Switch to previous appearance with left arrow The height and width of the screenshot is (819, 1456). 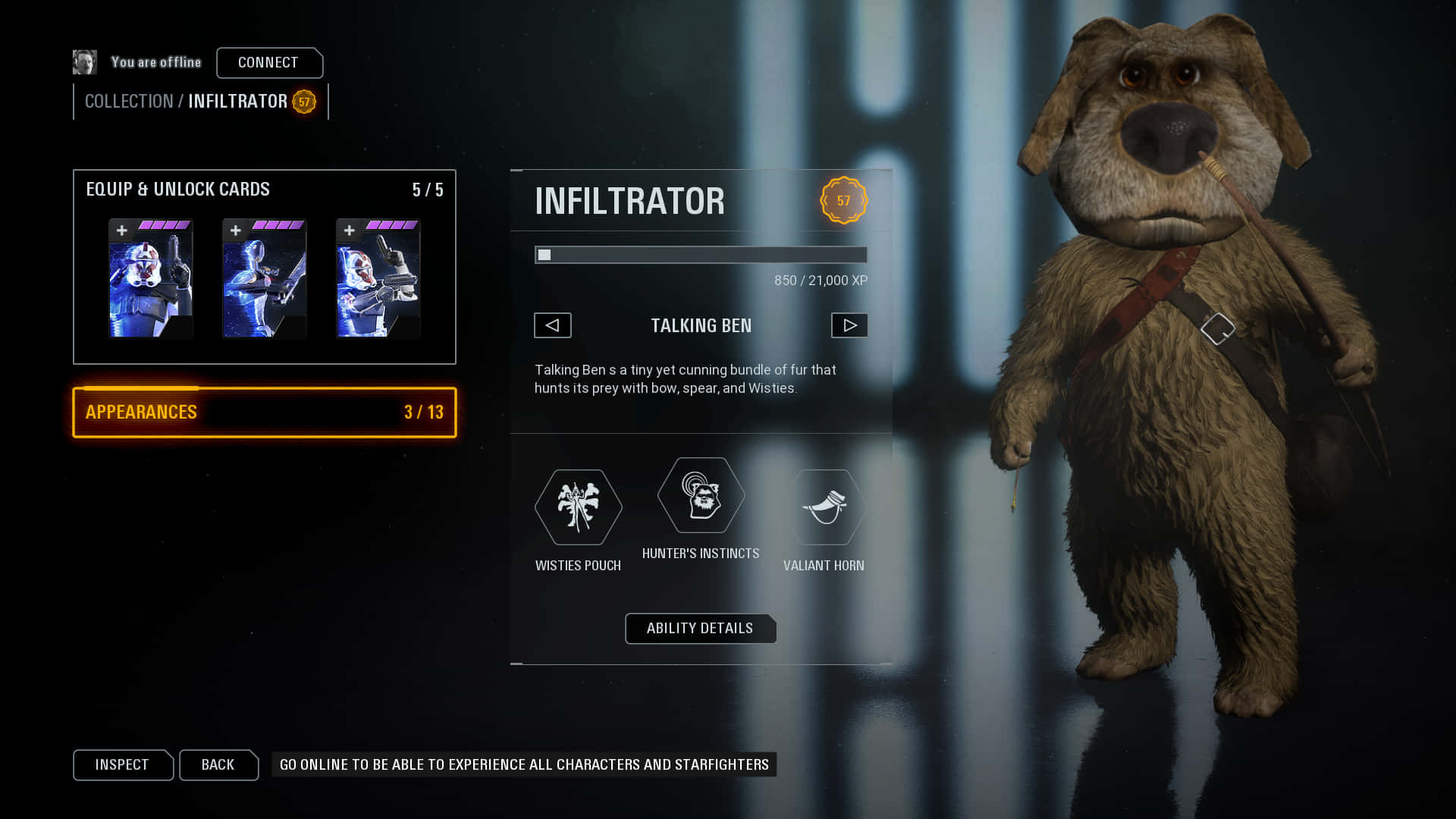click(x=552, y=325)
